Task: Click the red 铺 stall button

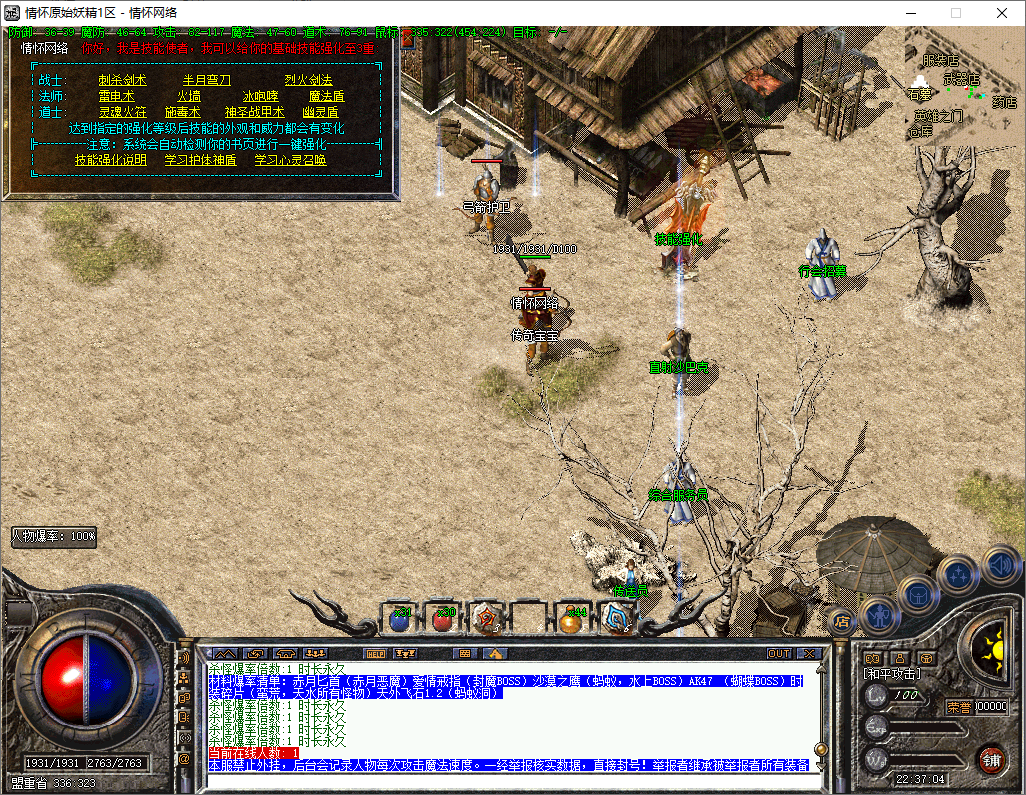Action: click(991, 758)
